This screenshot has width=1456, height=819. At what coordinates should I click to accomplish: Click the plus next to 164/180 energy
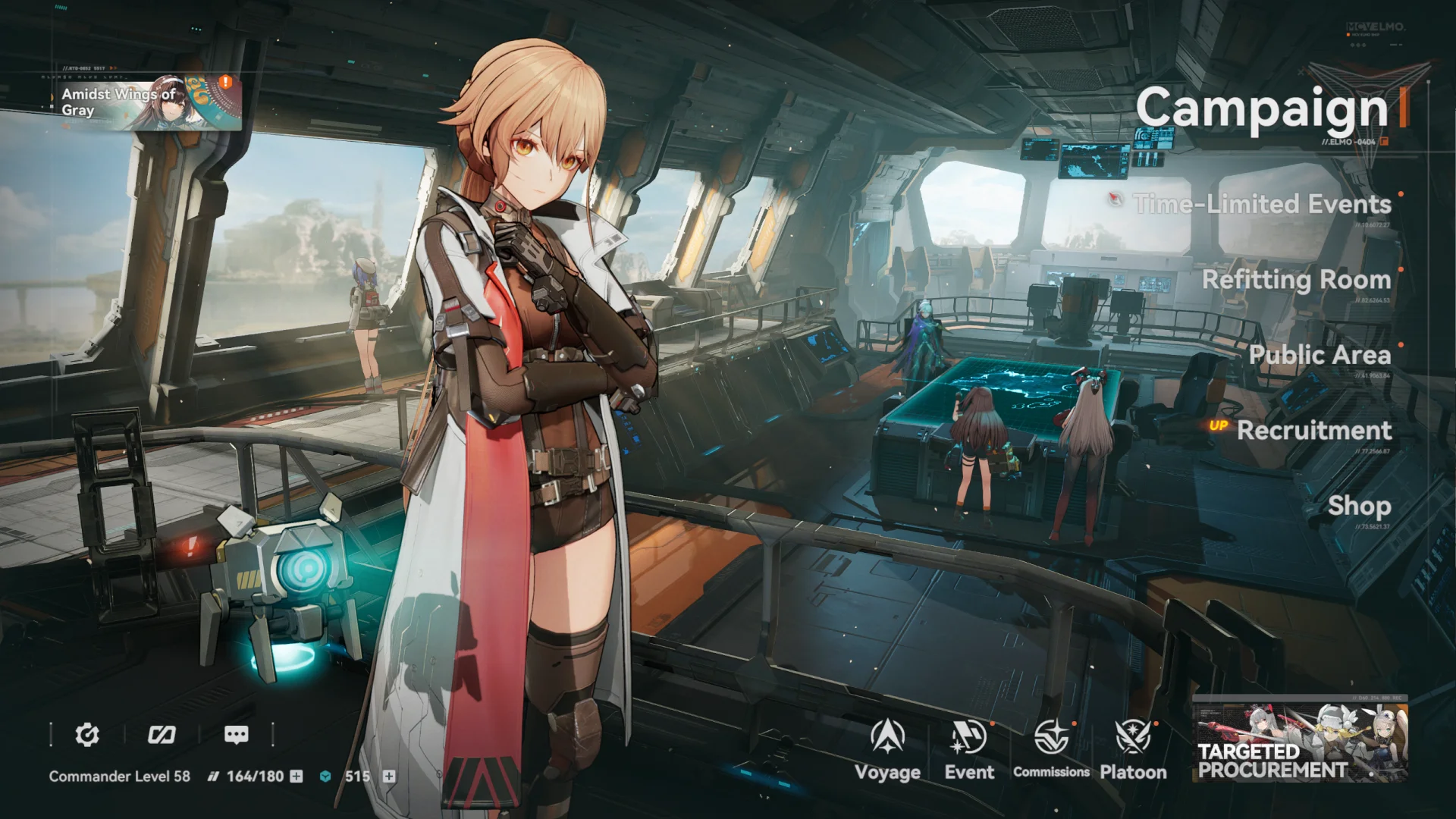click(295, 777)
